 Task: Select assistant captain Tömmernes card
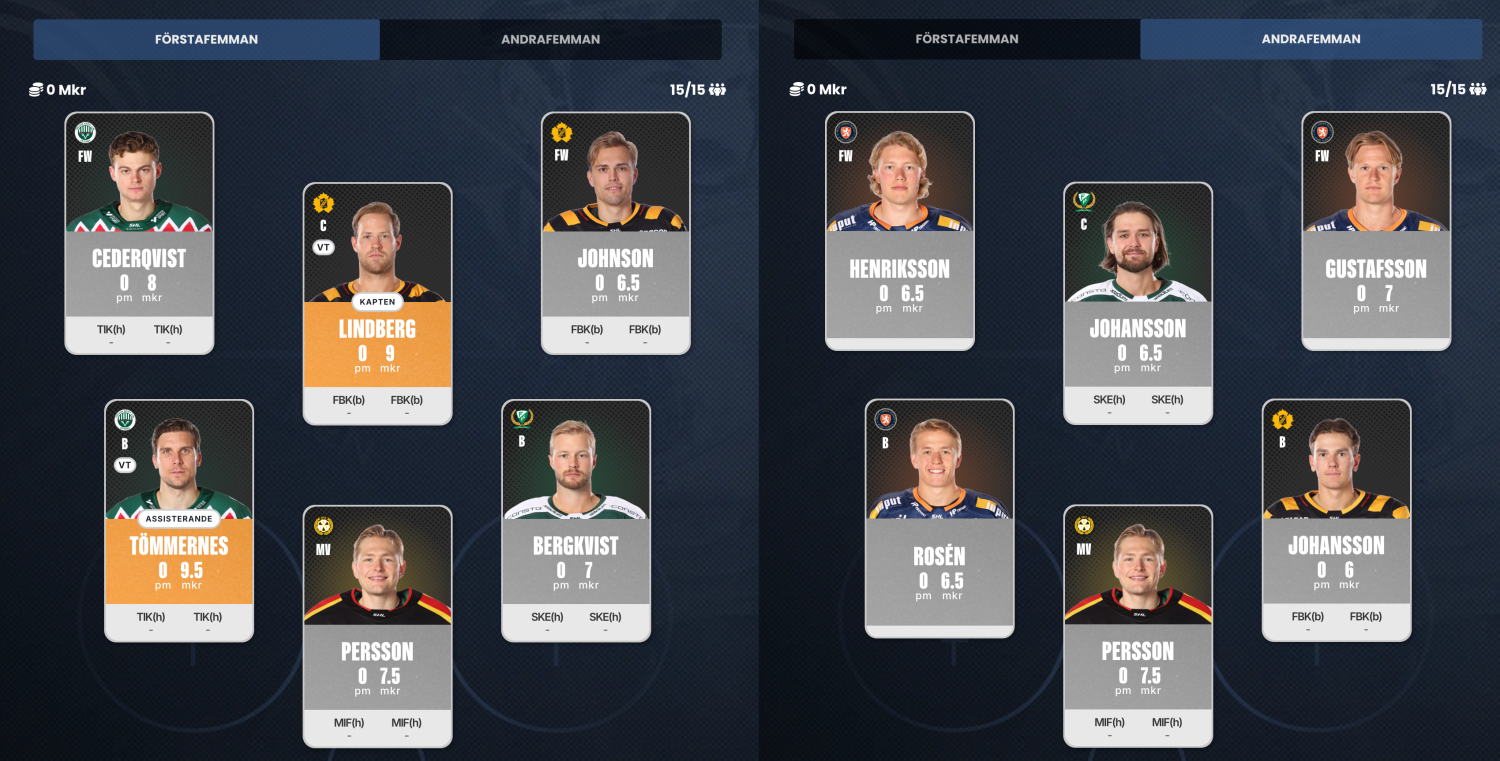coord(179,520)
